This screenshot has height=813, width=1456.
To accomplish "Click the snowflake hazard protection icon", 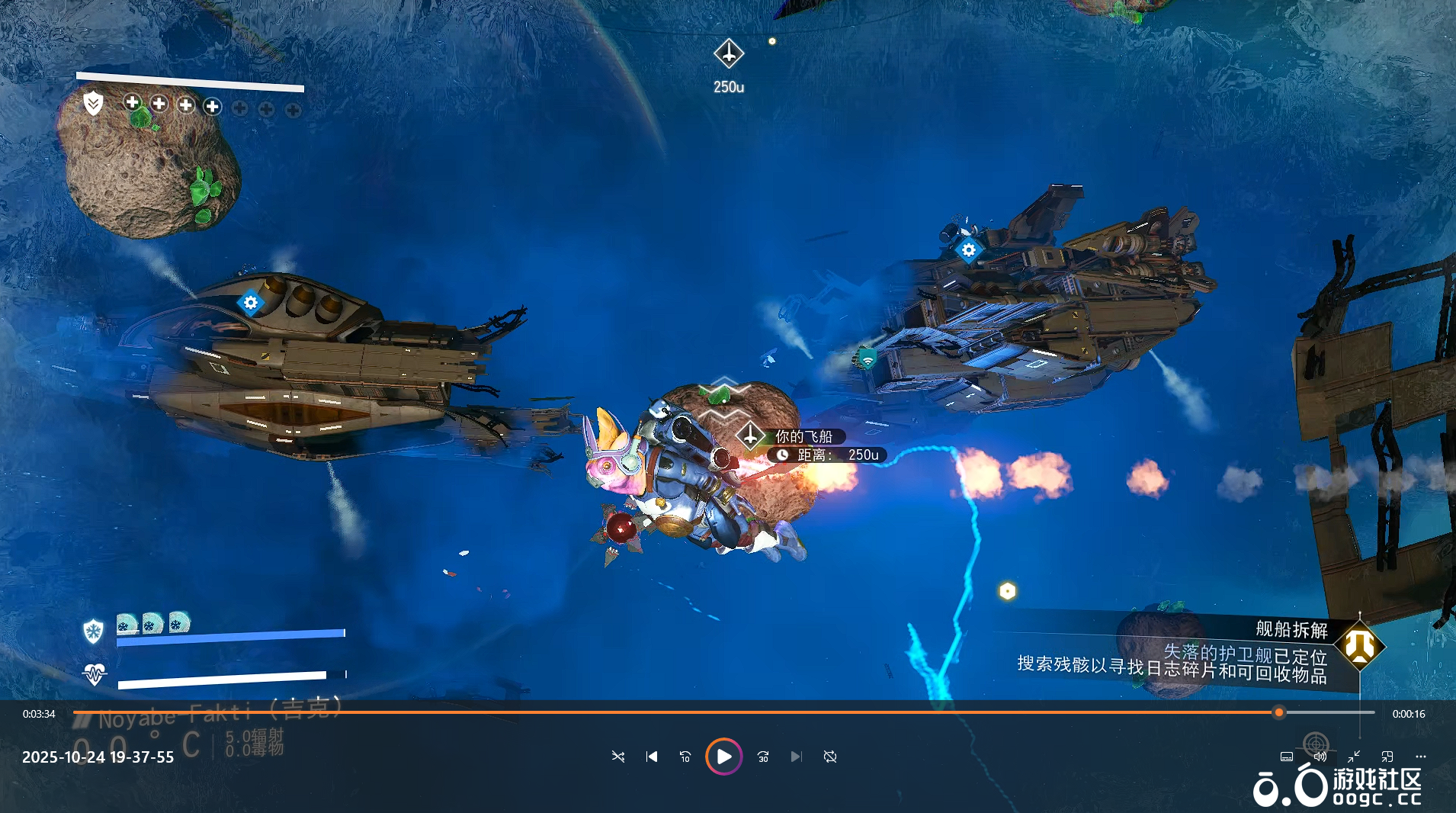I will 93,631.
